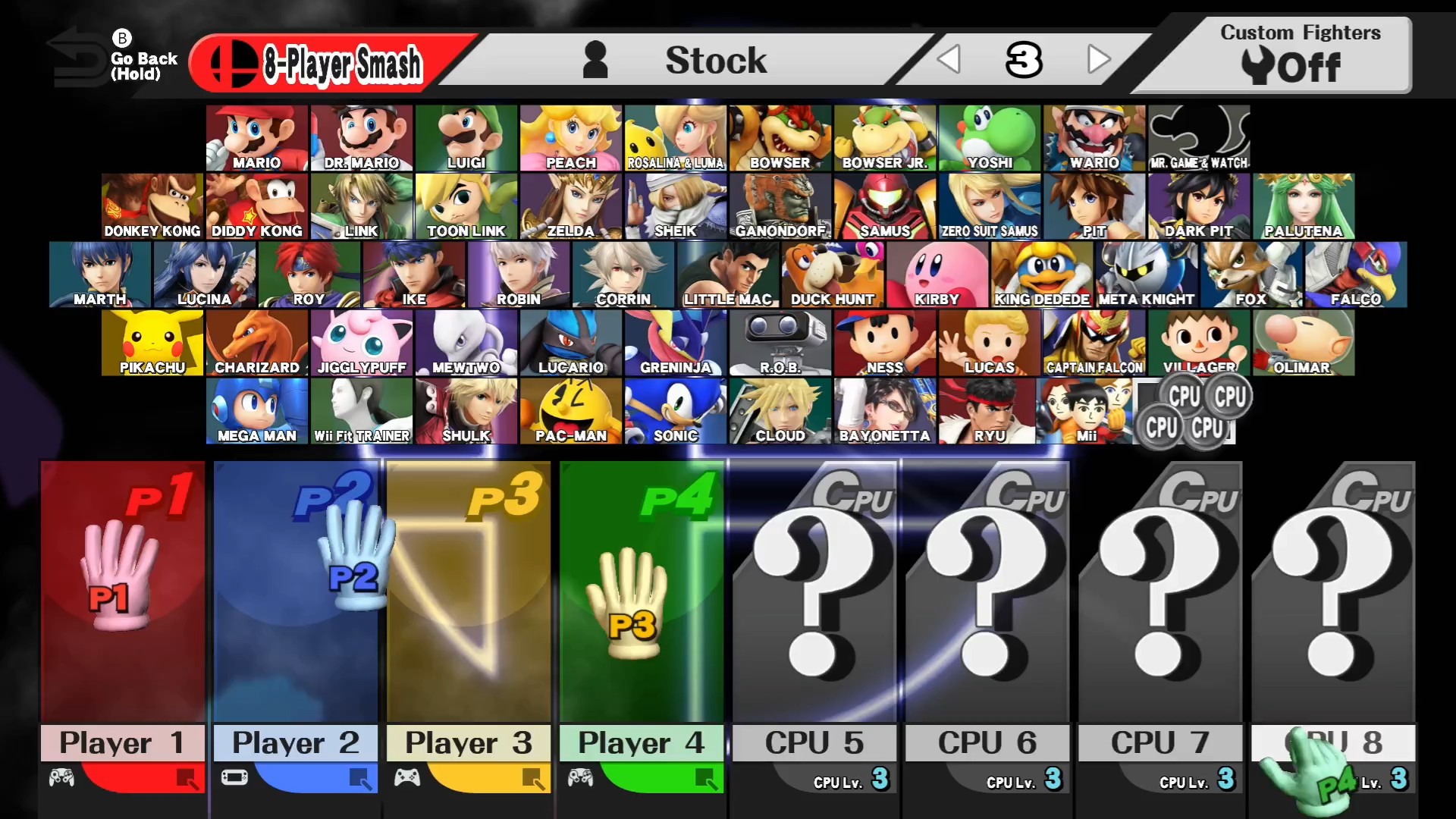Viewport: 1456px width, 819px height.
Task: Decrease stock count with the left arrow
Action: [949, 59]
